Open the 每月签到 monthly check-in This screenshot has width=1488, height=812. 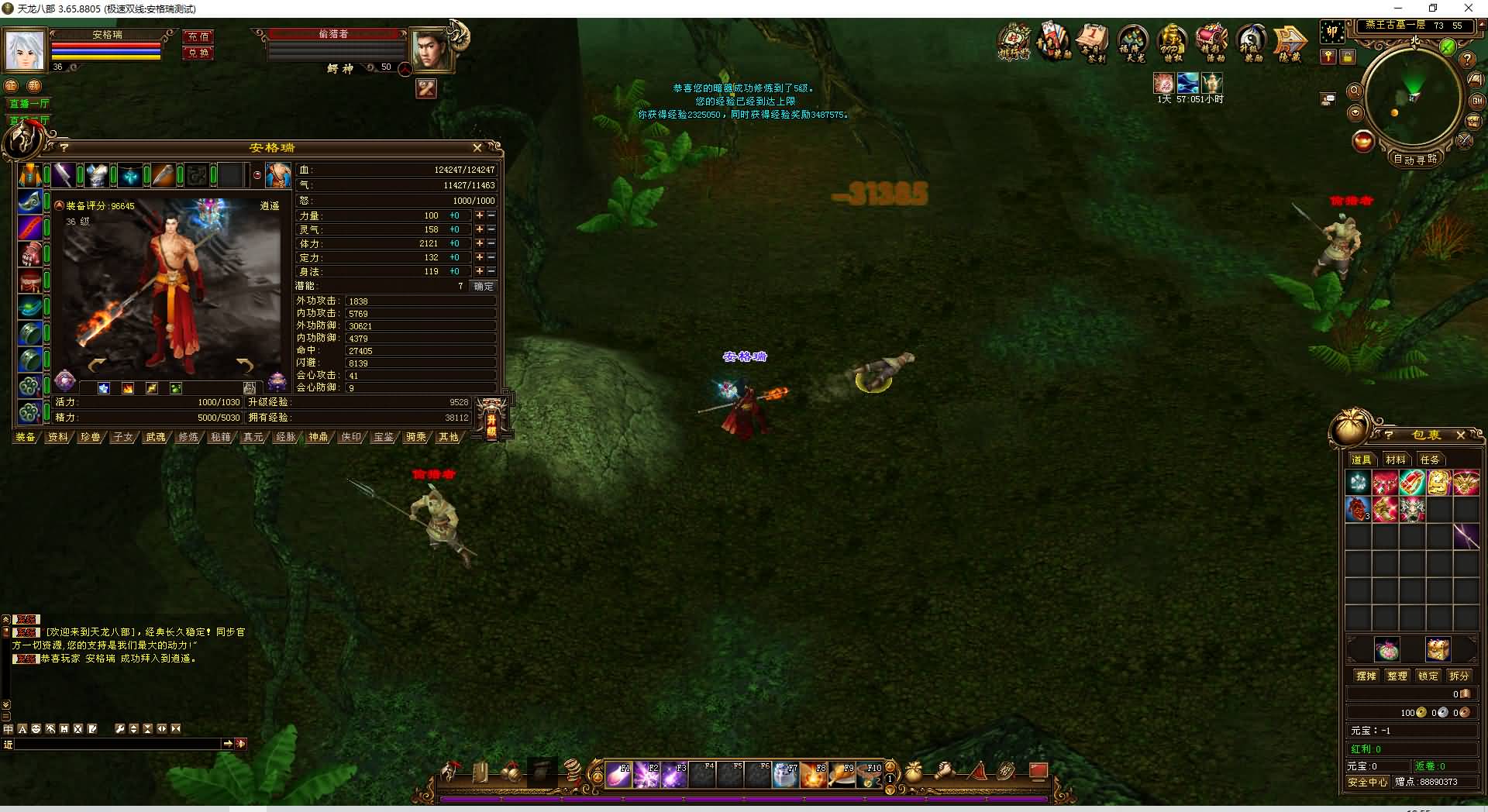(1093, 42)
